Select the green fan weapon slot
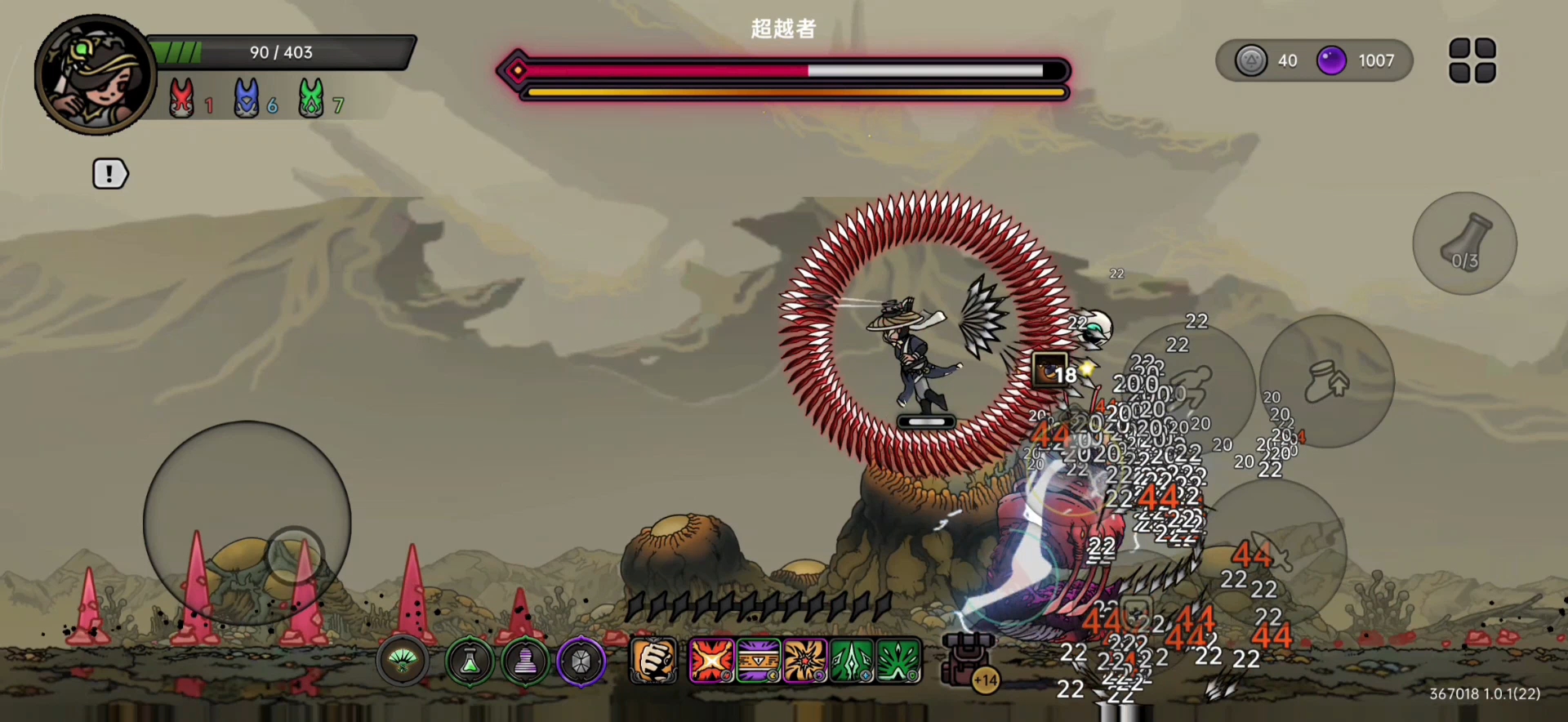This screenshot has width=1568, height=722. [x=402, y=662]
